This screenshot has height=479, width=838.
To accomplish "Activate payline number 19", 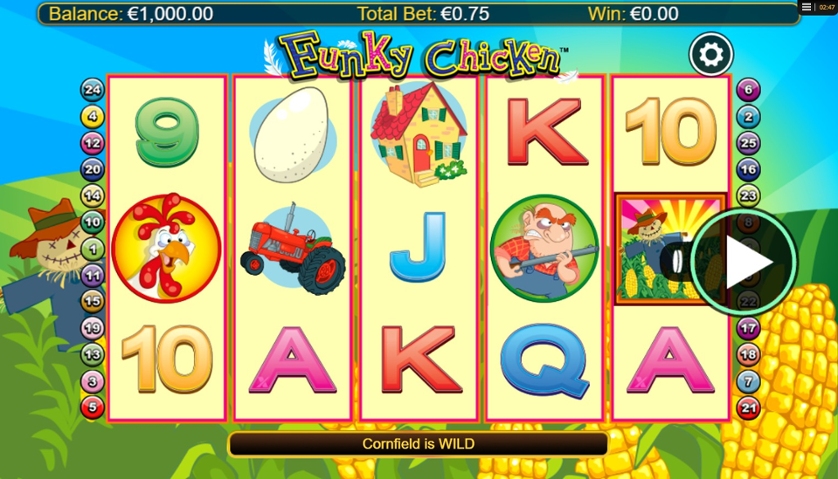I will (x=93, y=327).
